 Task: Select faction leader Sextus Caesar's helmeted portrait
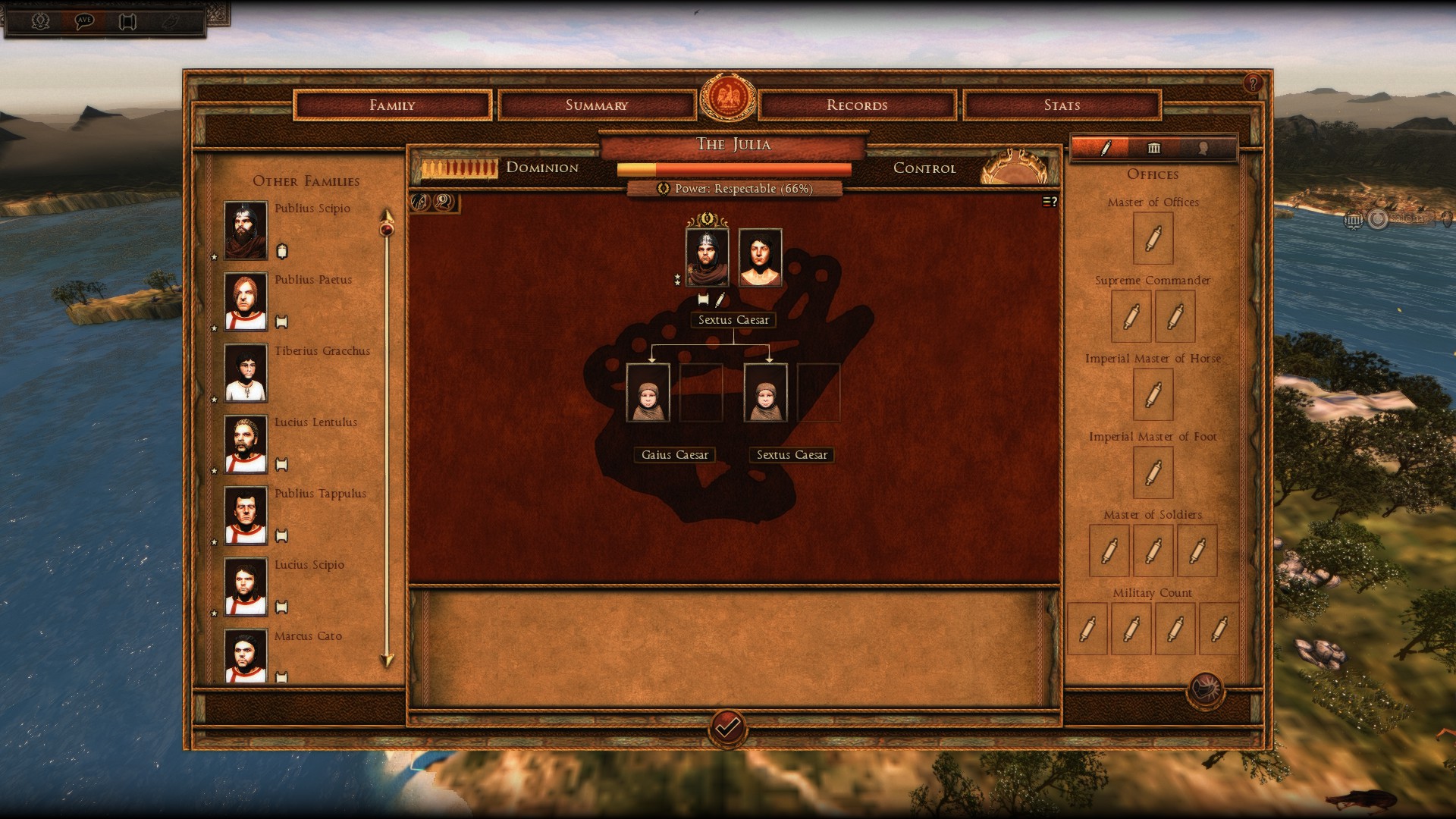pos(707,257)
